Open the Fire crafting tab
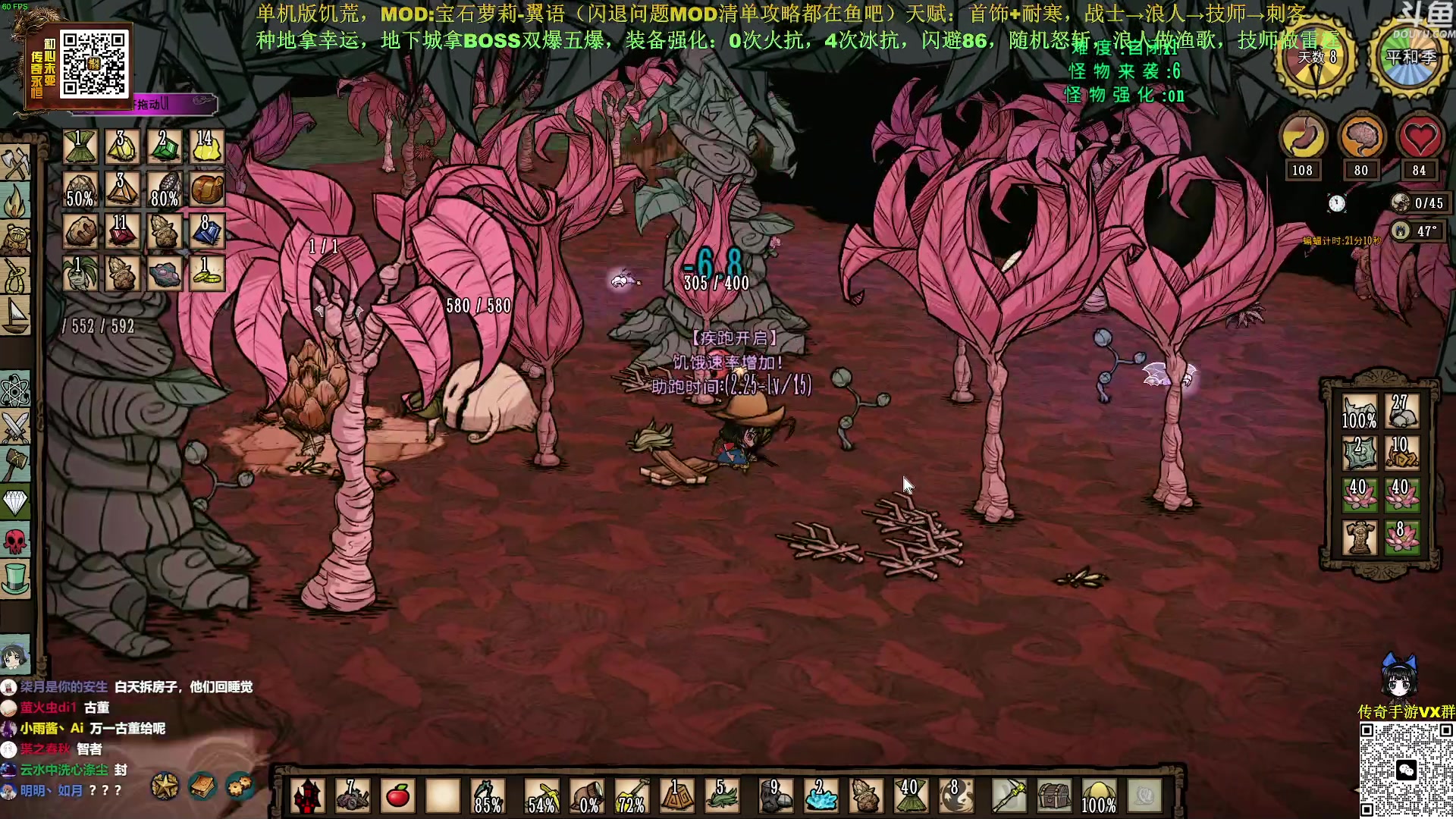This screenshot has height=819, width=1456. 15,202
